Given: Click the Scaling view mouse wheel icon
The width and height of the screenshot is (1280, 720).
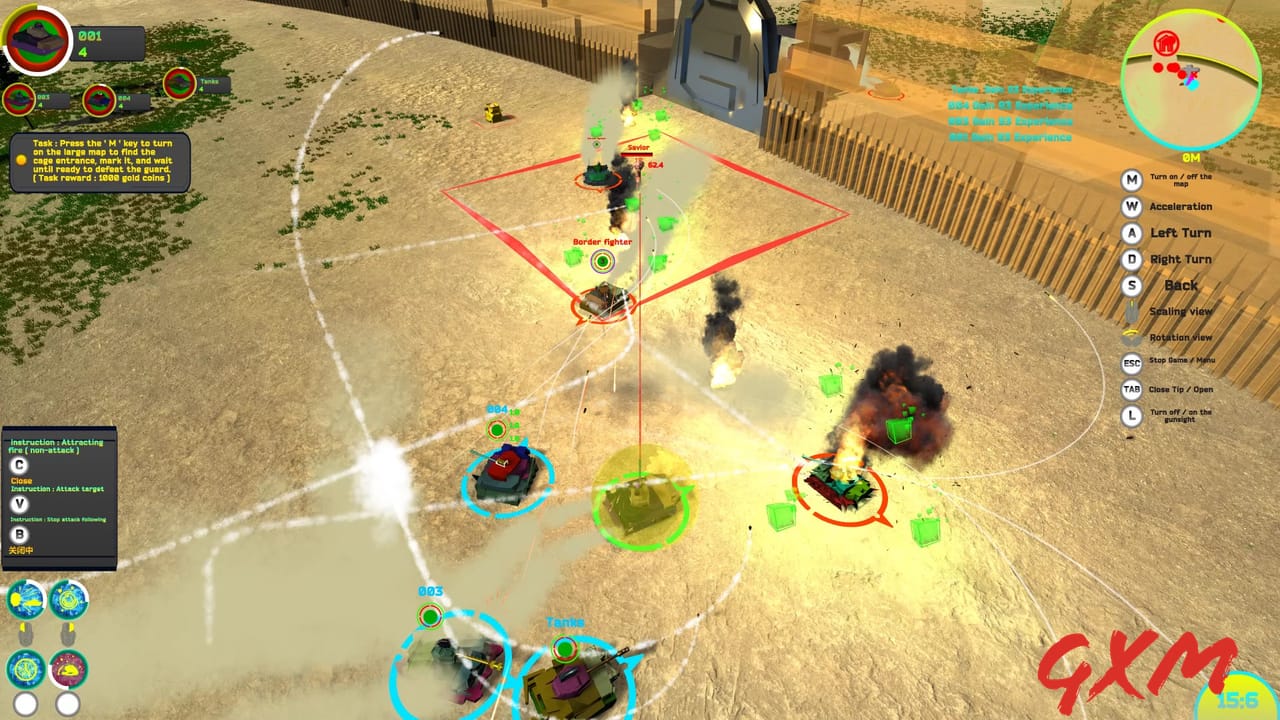Looking at the screenshot, I should pos(1131,311).
